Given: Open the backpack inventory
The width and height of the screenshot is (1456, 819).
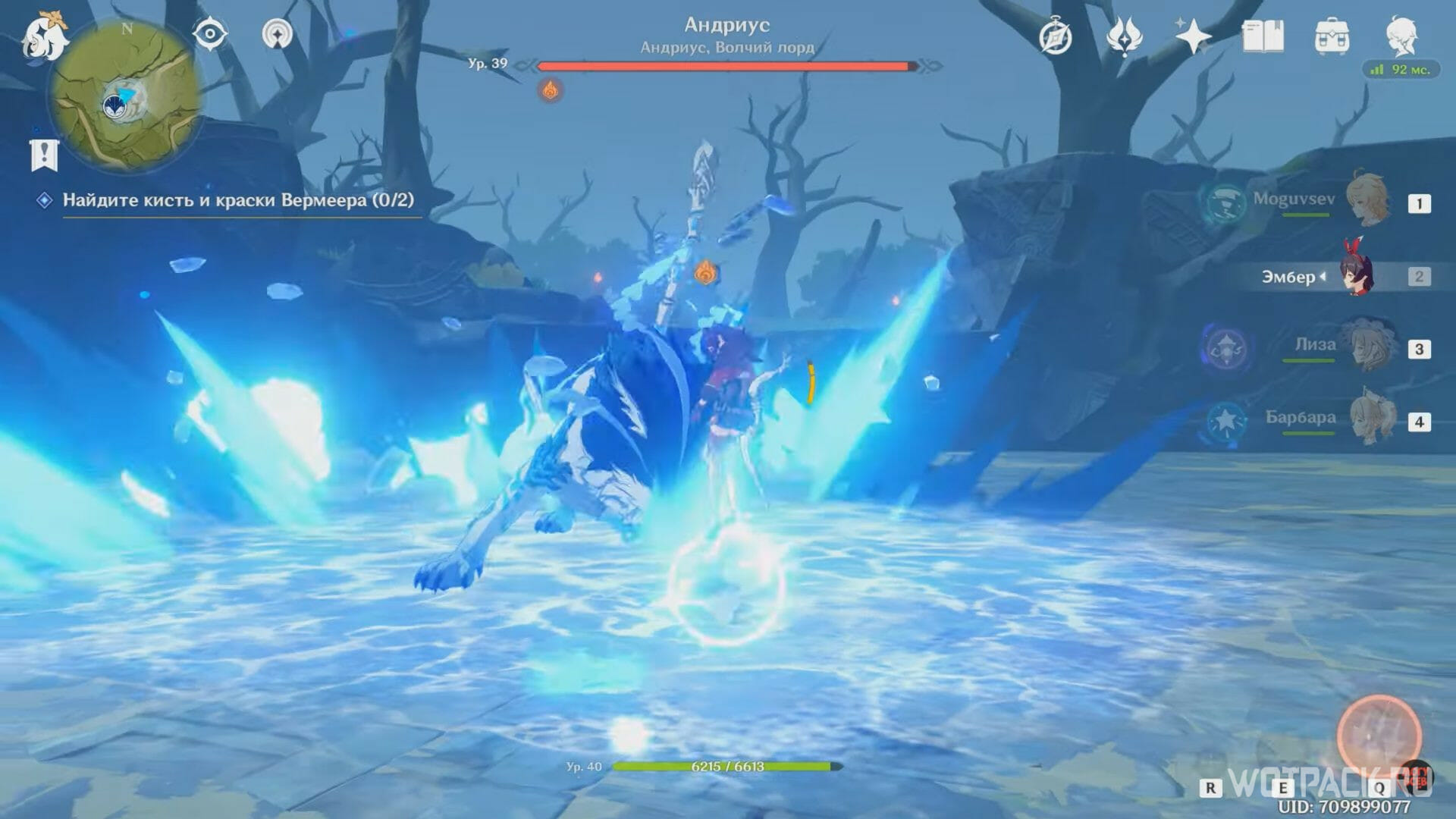Looking at the screenshot, I should pos(1332,36).
